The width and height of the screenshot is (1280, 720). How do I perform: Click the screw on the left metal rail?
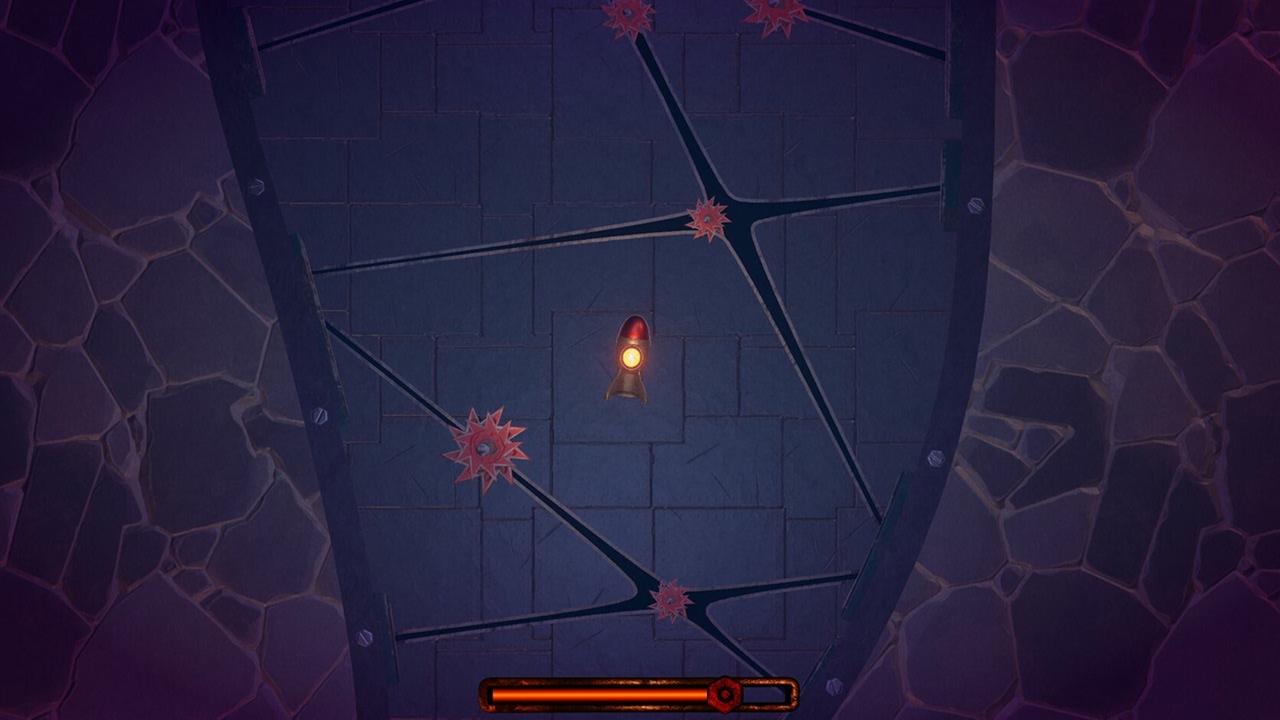pos(317,412)
